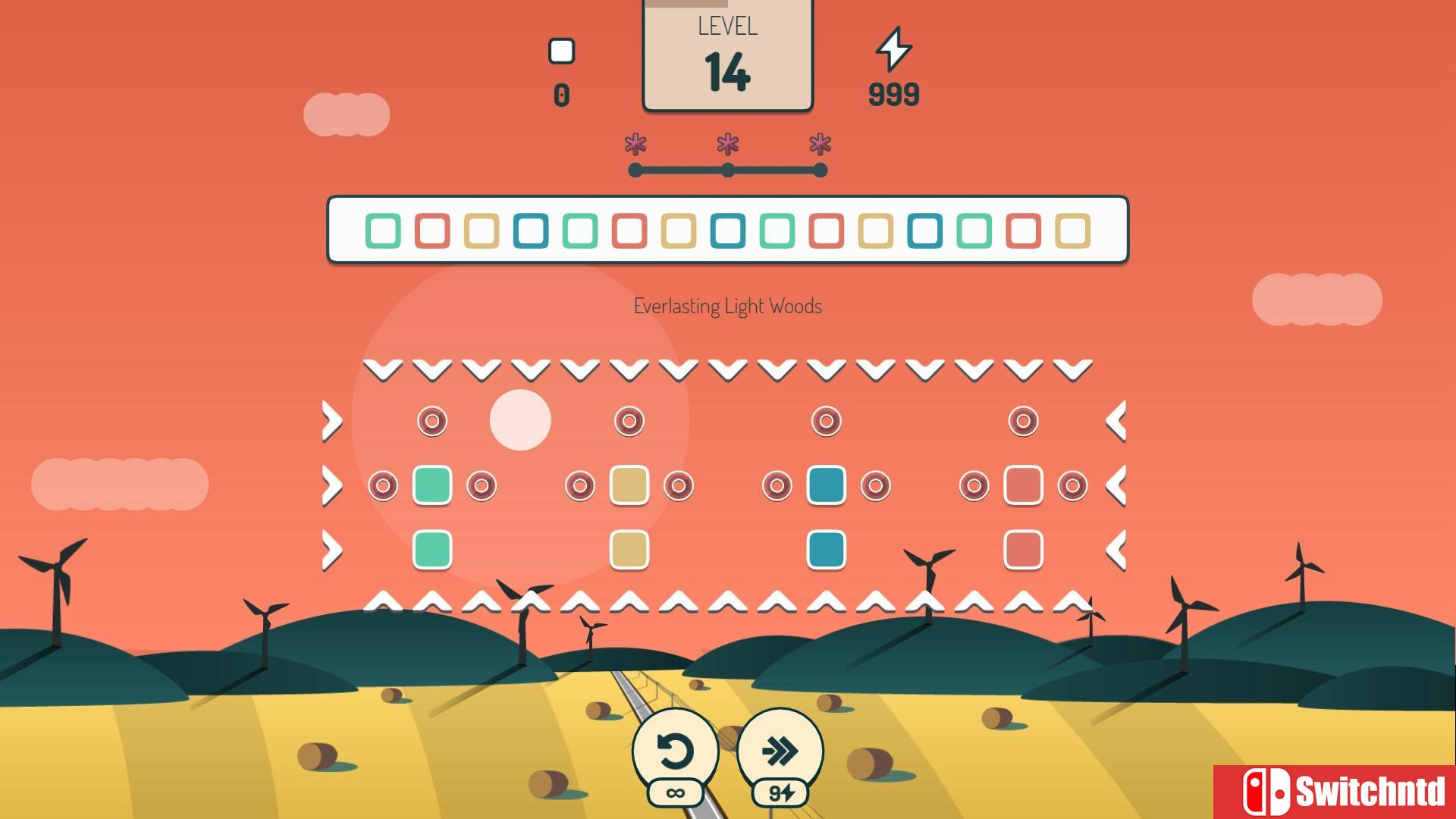Choose the blue tile flanked by ring targets

827,485
